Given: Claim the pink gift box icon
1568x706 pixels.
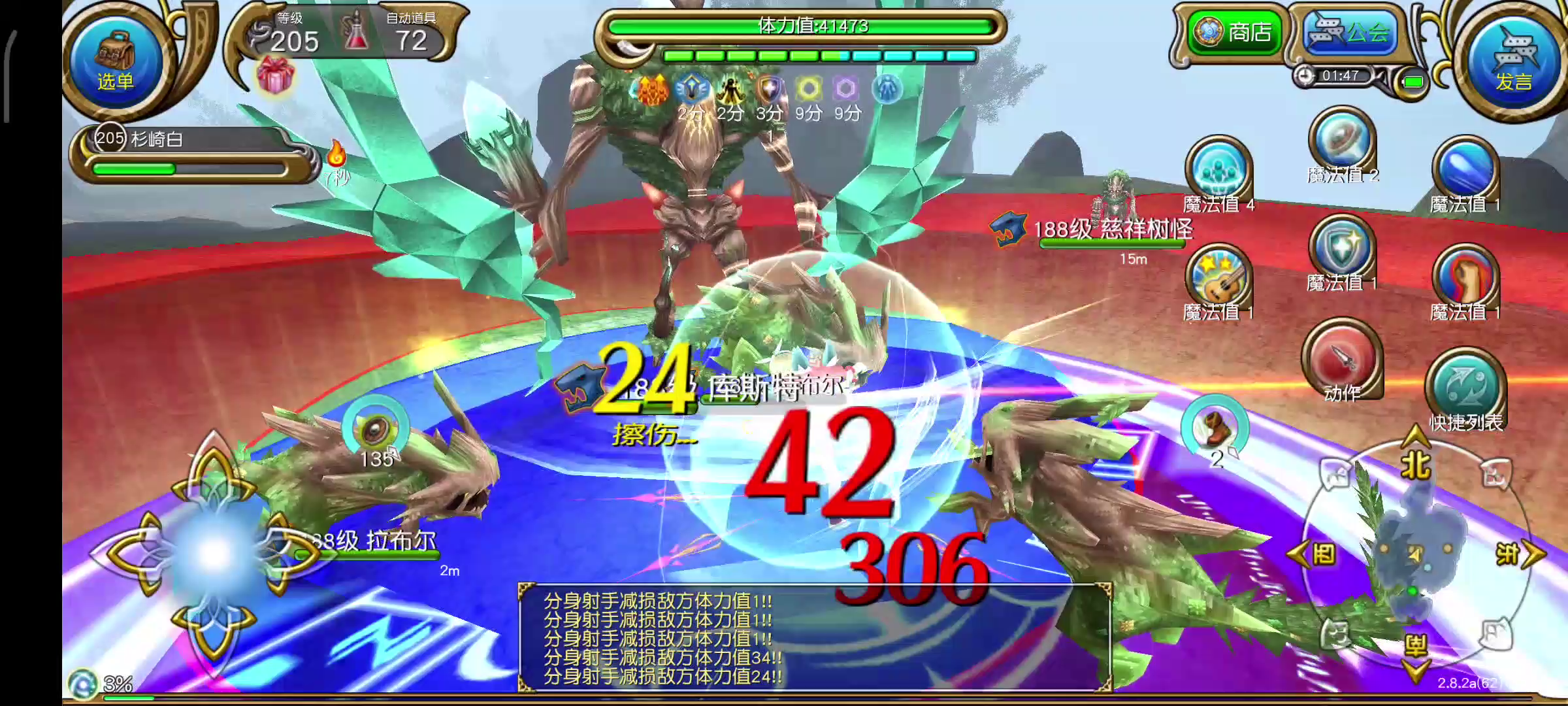Looking at the screenshot, I should (x=275, y=75).
